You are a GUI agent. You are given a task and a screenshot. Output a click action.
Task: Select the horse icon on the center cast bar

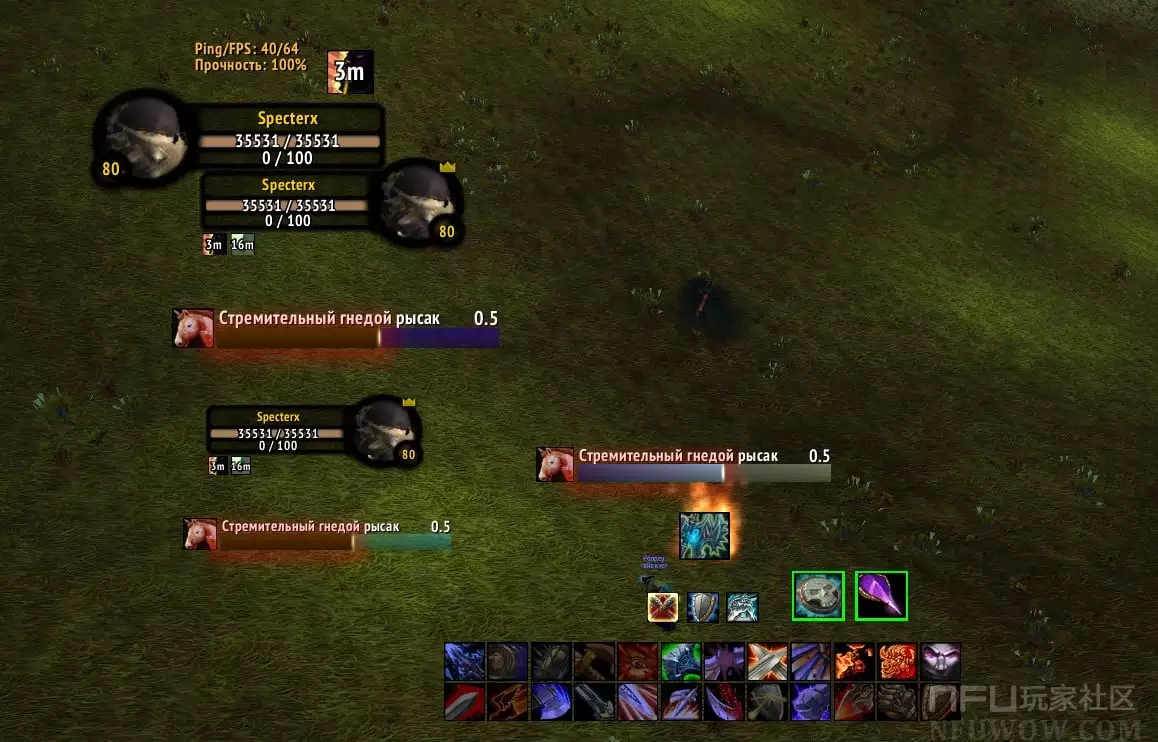[555, 464]
